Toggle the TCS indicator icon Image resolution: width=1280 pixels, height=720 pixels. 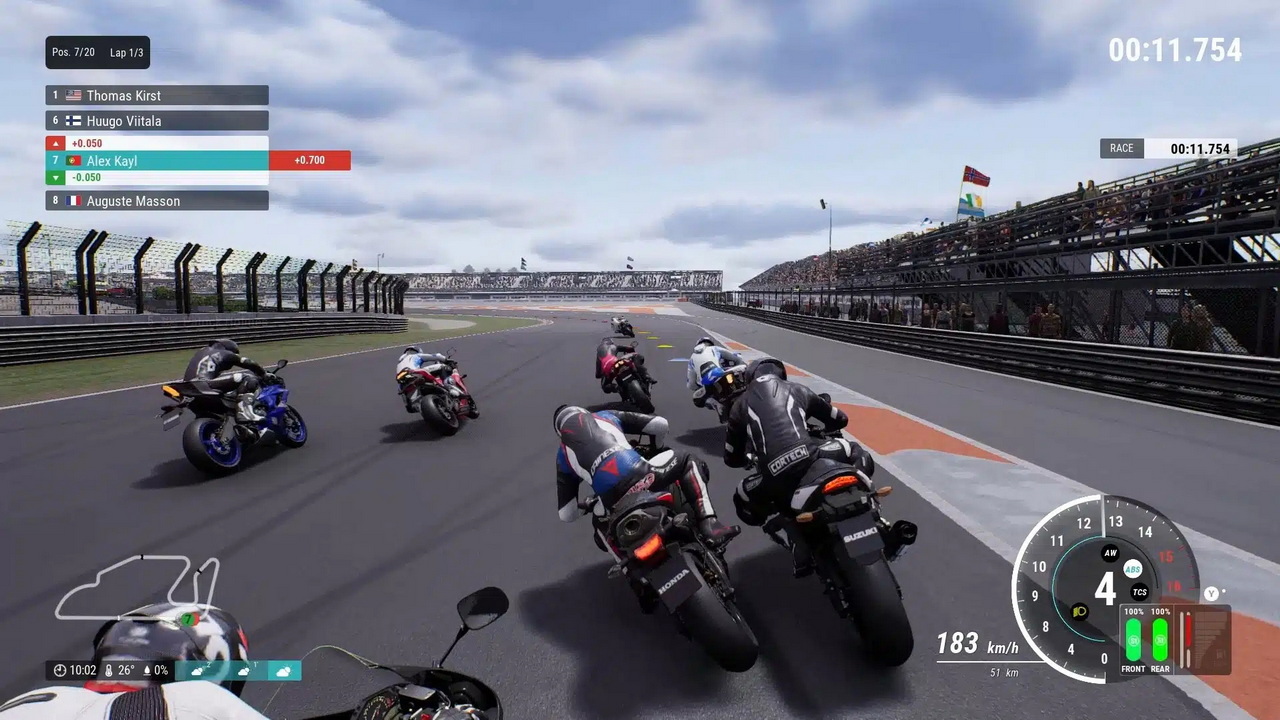[1139, 592]
